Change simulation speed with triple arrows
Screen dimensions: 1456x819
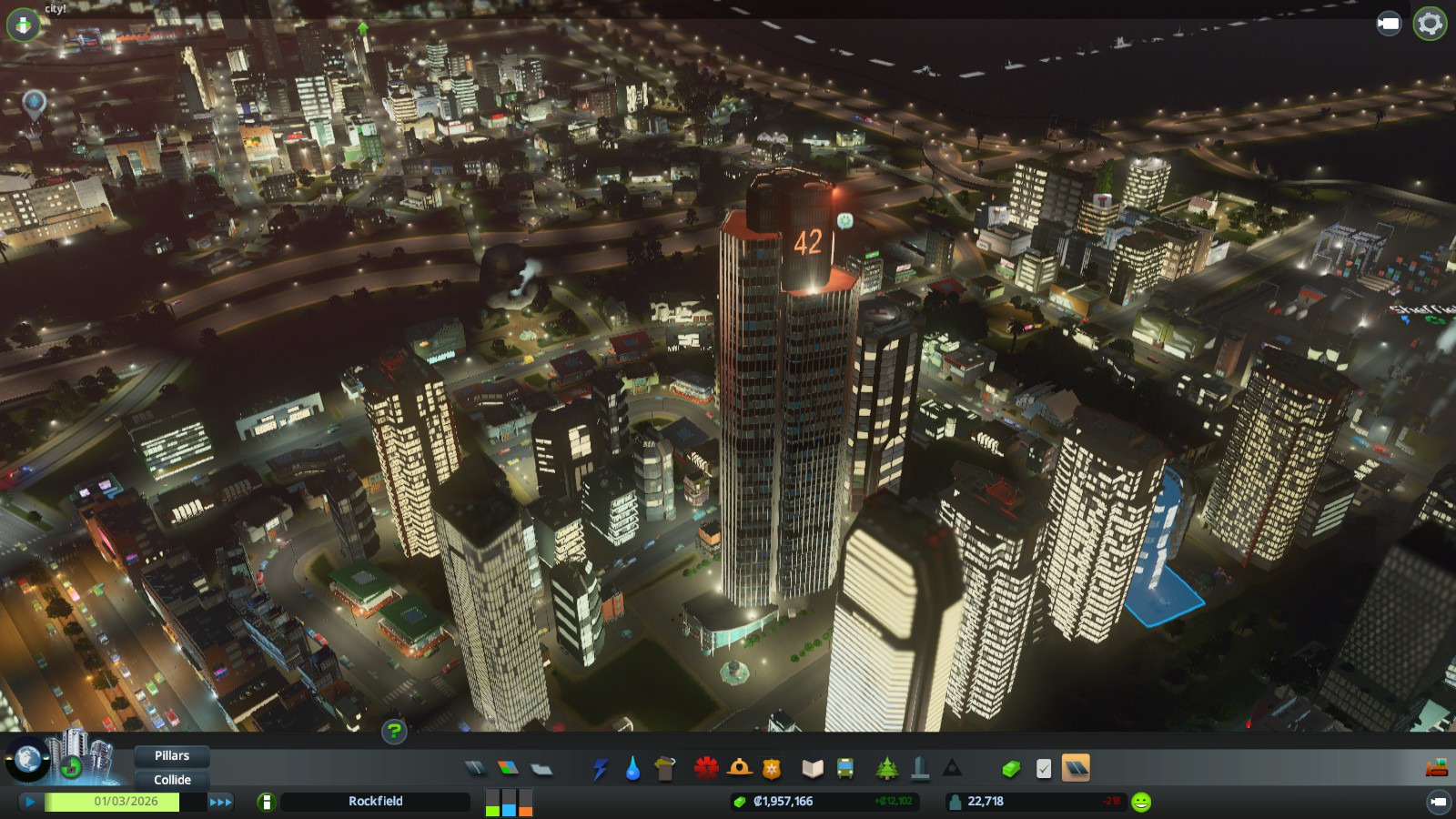[x=220, y=802]
